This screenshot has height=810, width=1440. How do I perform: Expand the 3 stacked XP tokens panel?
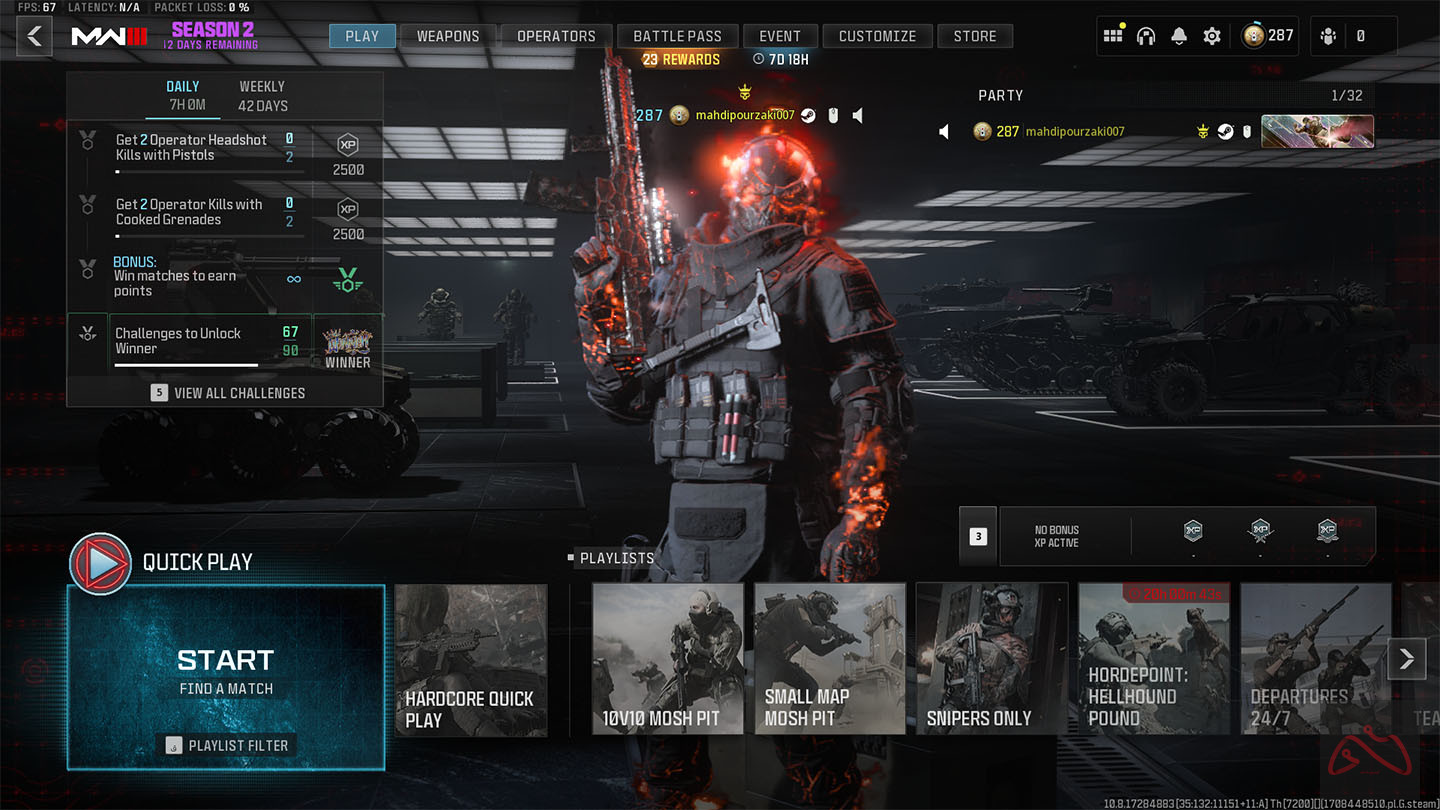pyautogui.click(x=977, y=536)
